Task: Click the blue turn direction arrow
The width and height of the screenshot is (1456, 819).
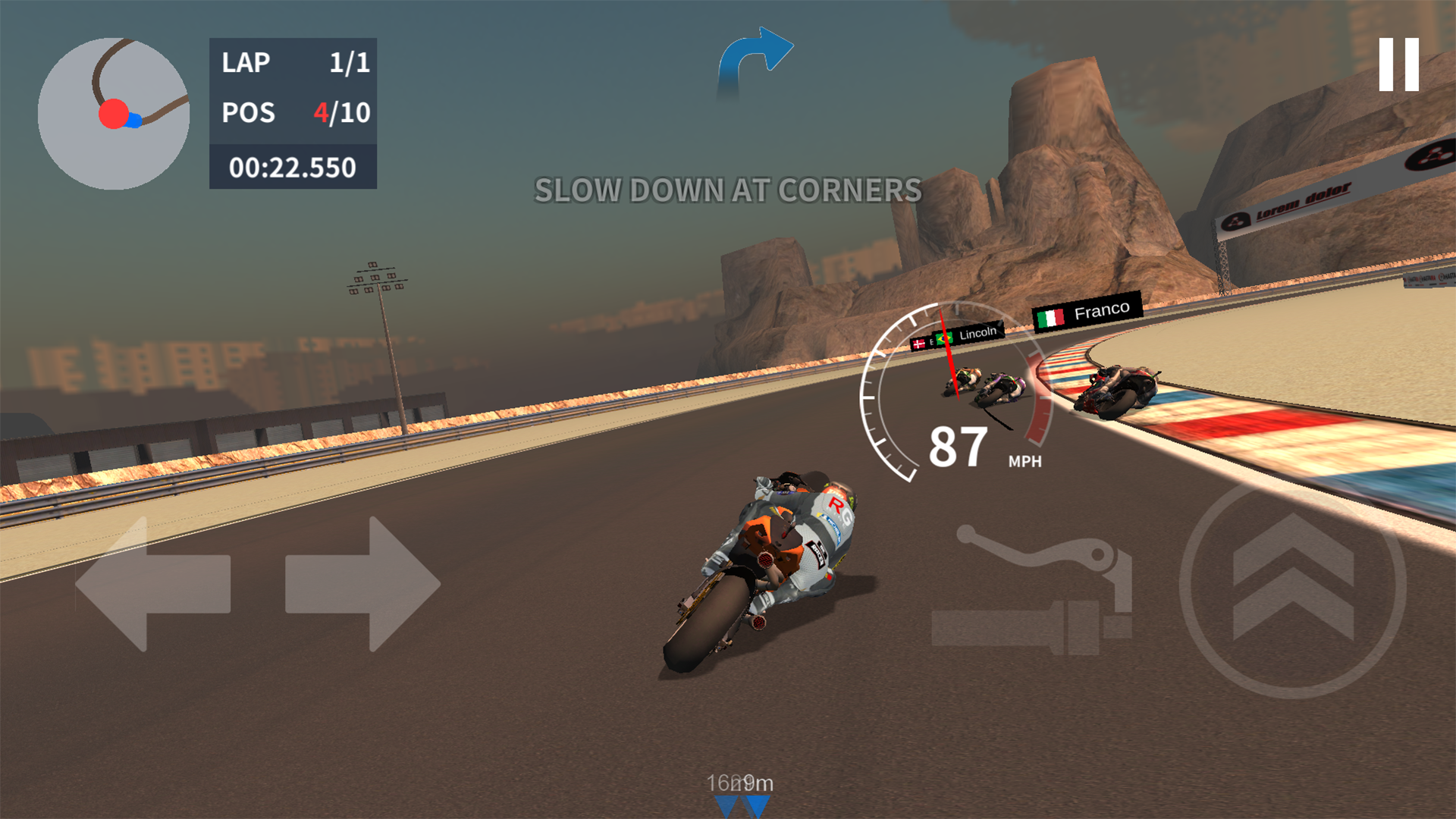Action: 755,53
